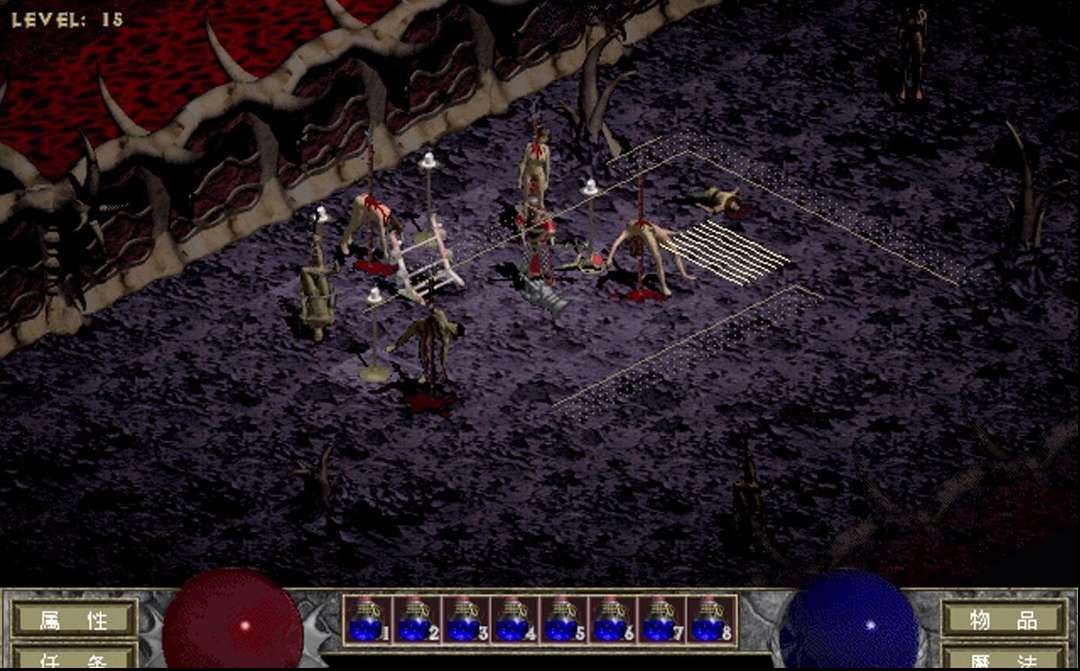The width and height of the screenshot is (1080, 671).
Task: Open the 物品 inventory panel
Action: (1004, 619)
